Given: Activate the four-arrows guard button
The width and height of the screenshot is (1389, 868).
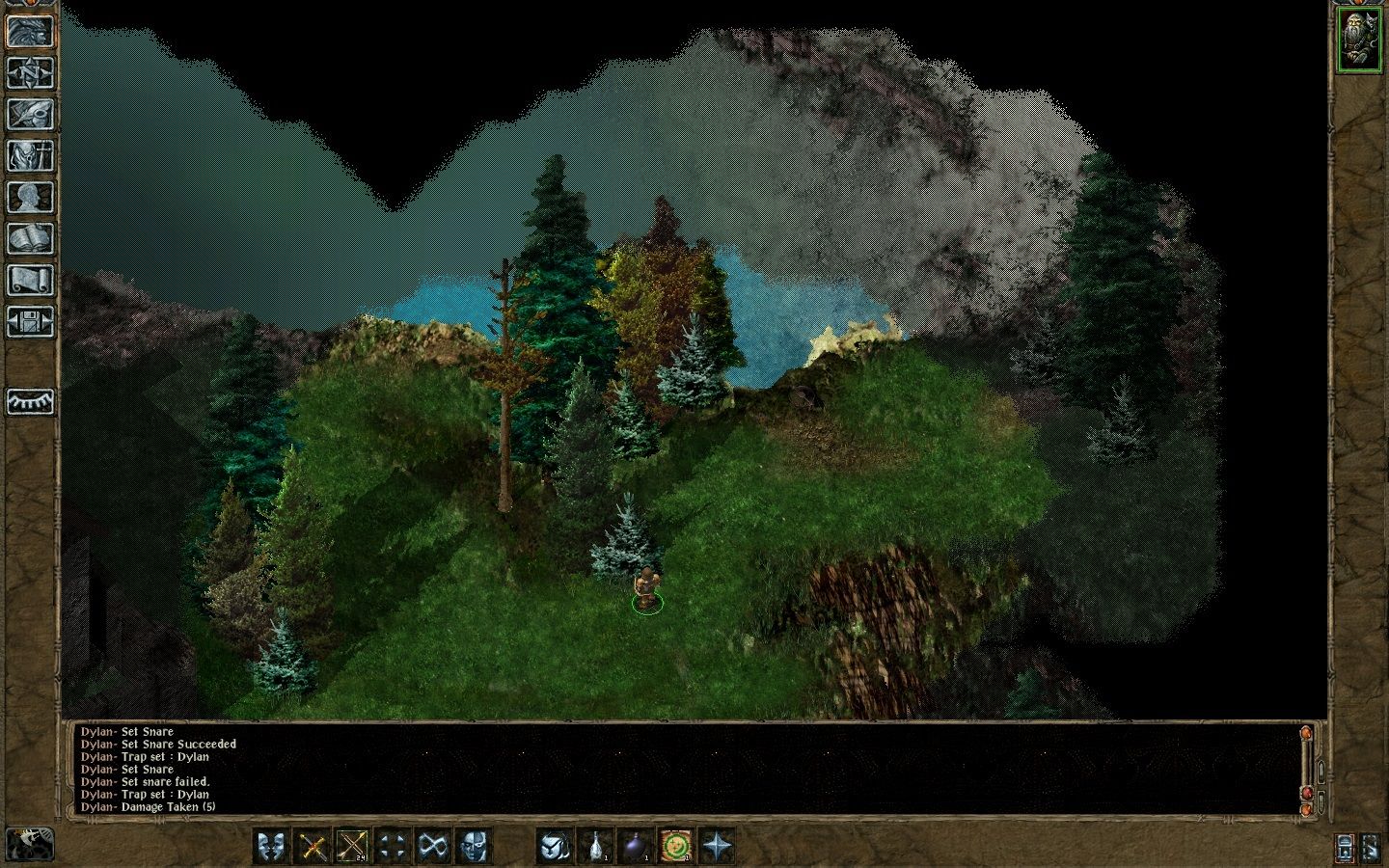Looking at the screenshot, I should [x=393, y=847].
